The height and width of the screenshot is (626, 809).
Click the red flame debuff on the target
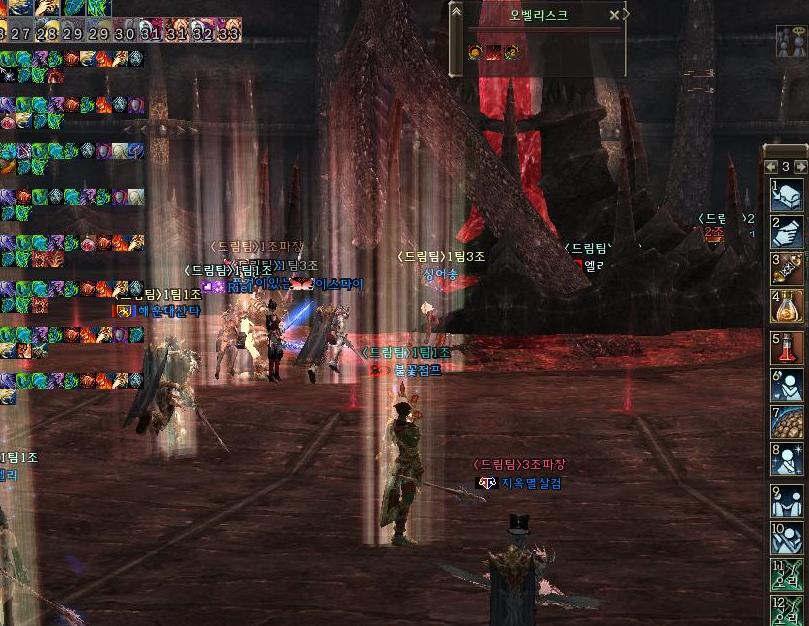[x=493, y=52]
